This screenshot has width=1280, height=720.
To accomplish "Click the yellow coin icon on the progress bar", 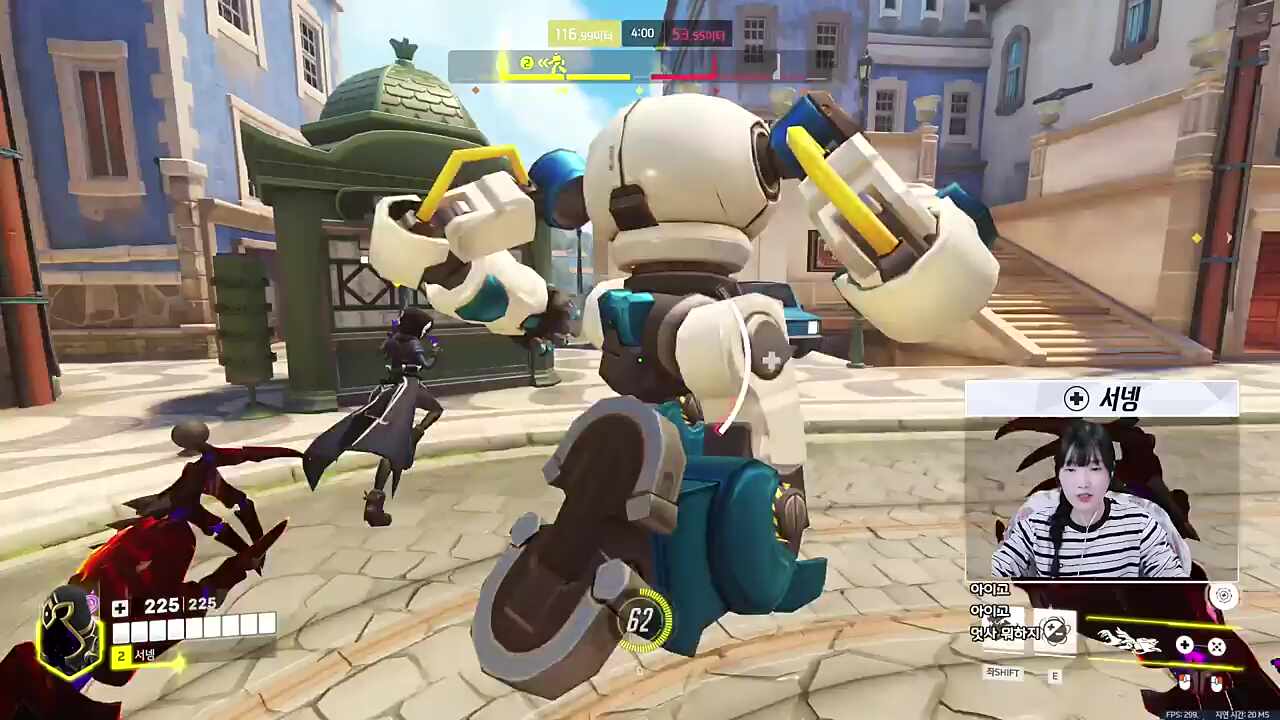I will coord(527,64).
